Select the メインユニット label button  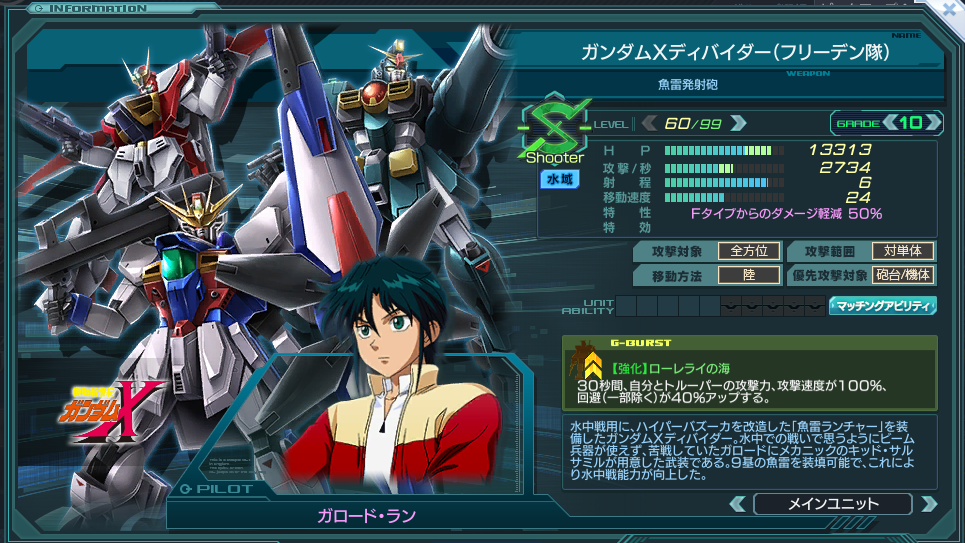point(832,503)
